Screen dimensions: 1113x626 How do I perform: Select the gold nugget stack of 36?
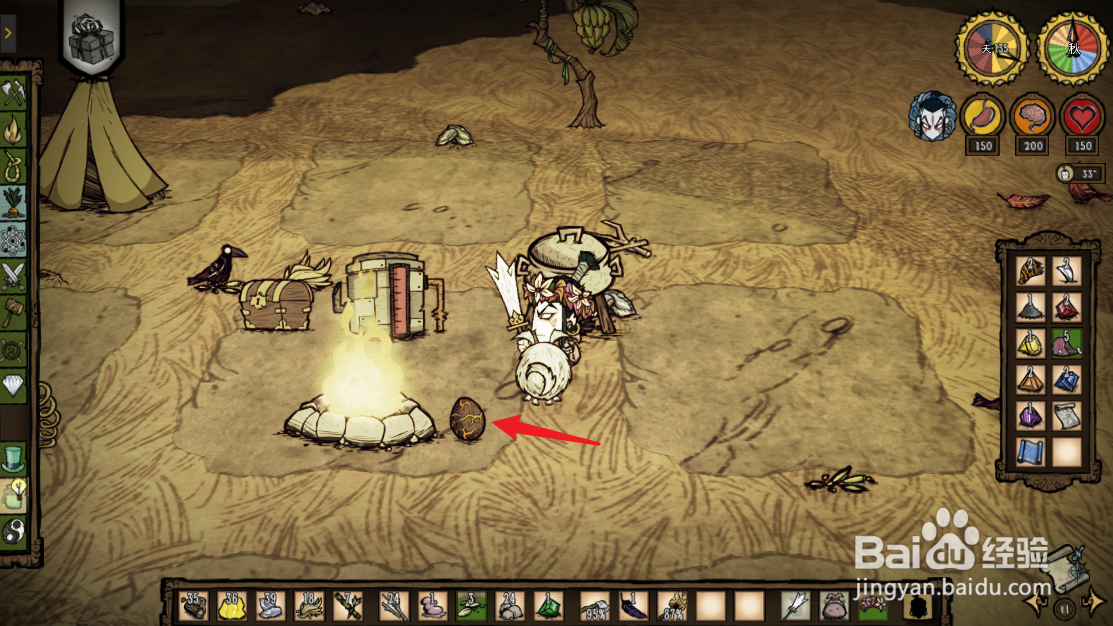click(232, 605)
